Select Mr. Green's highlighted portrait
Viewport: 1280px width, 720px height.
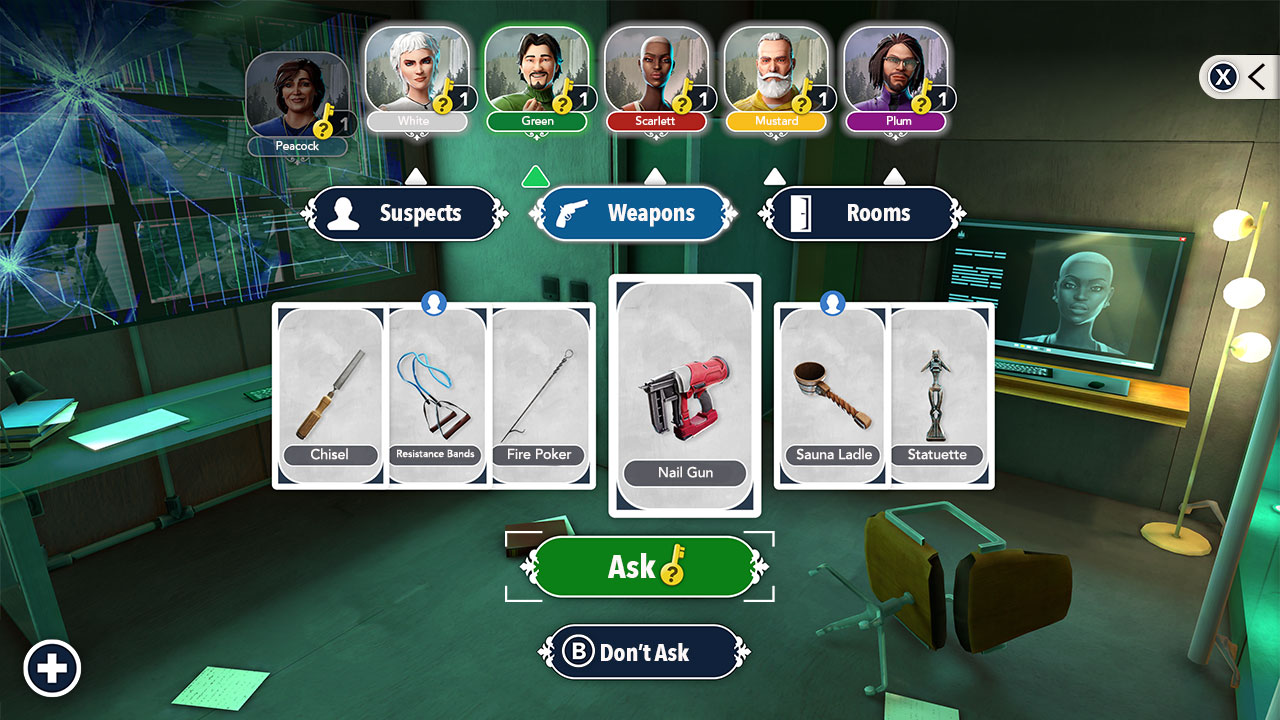pos(537,70)
